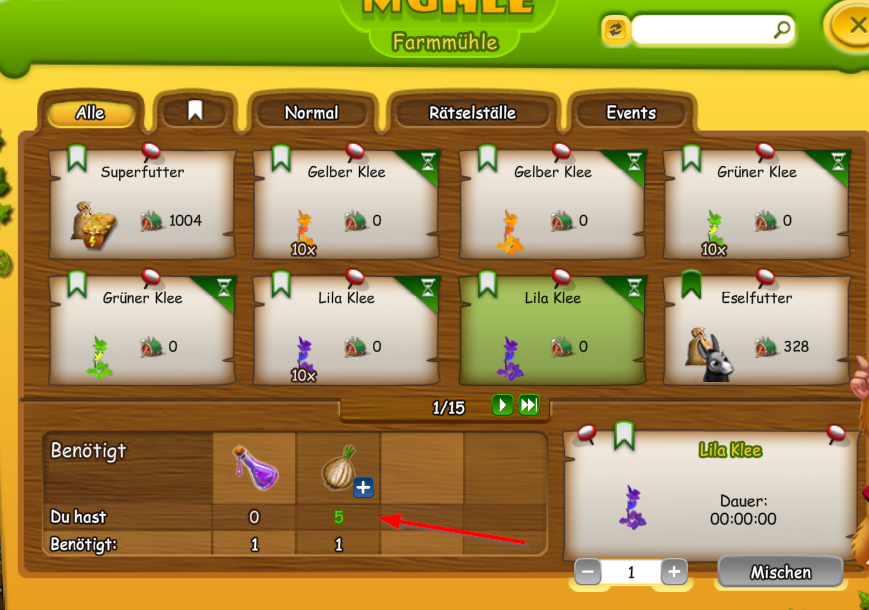Image resolution: width=869 pixels, height=610 pixels.
Task: Click the quantity input field
Action: point(631,572)
